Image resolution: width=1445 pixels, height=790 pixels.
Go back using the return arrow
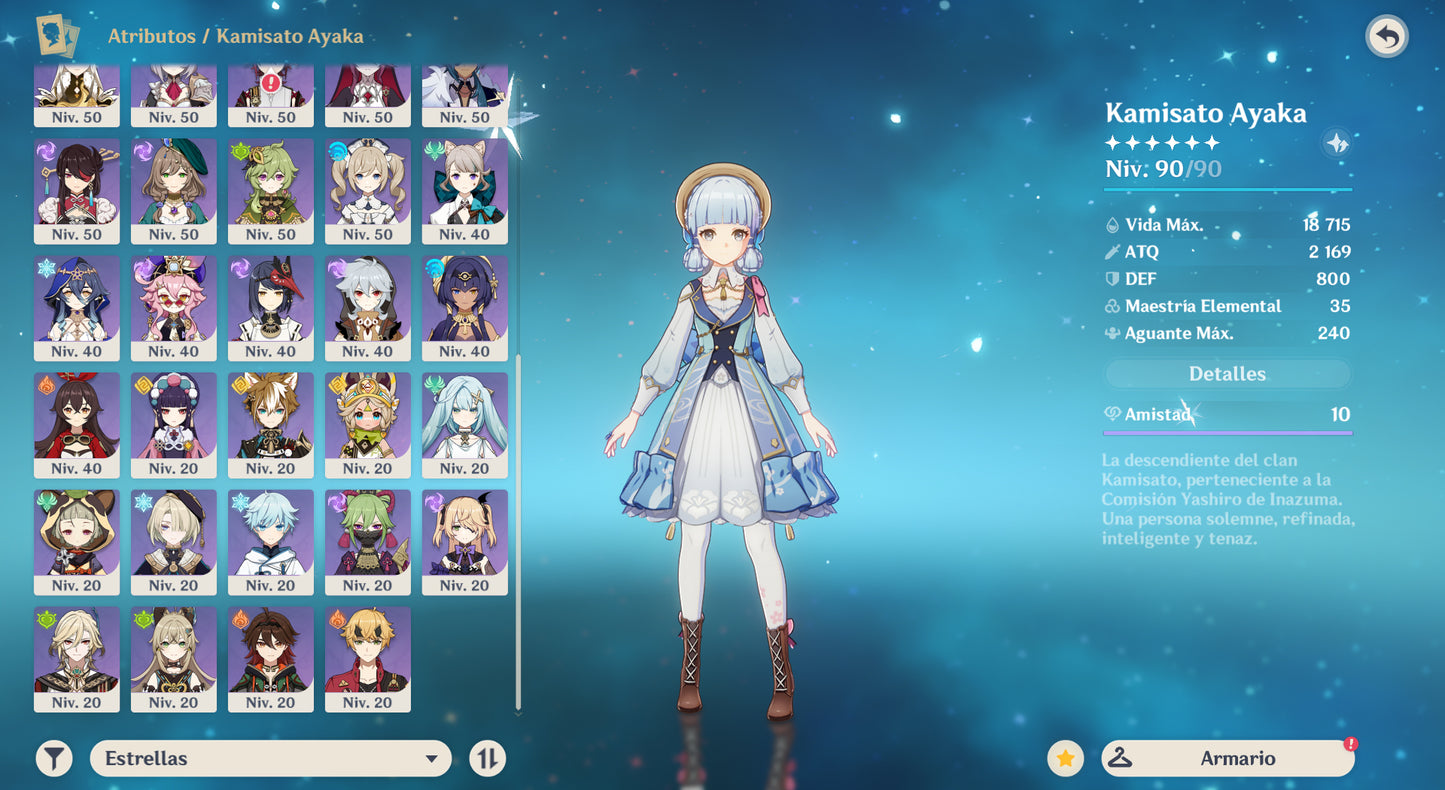(x=1386, y=37)
